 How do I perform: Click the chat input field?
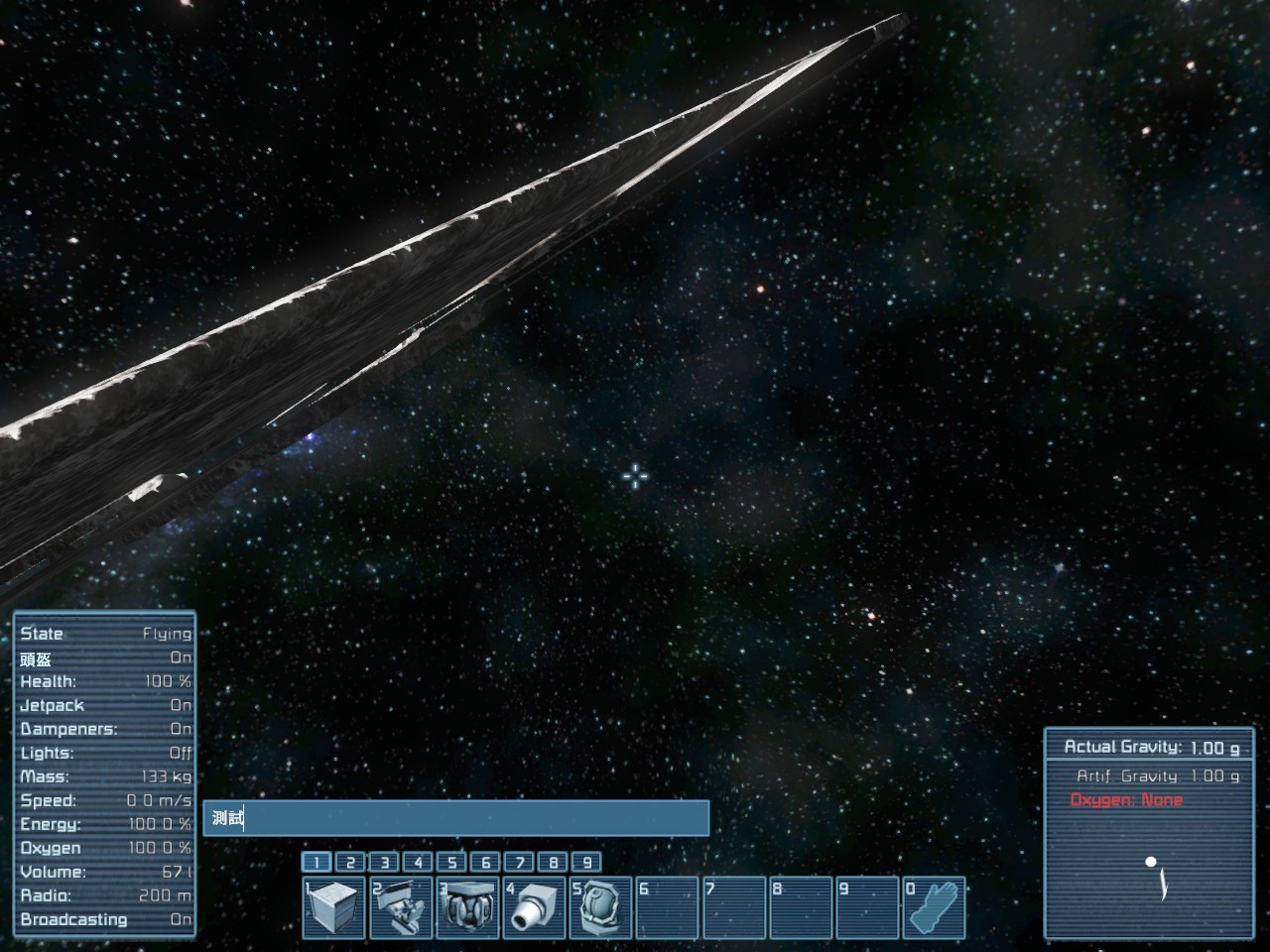456,818
